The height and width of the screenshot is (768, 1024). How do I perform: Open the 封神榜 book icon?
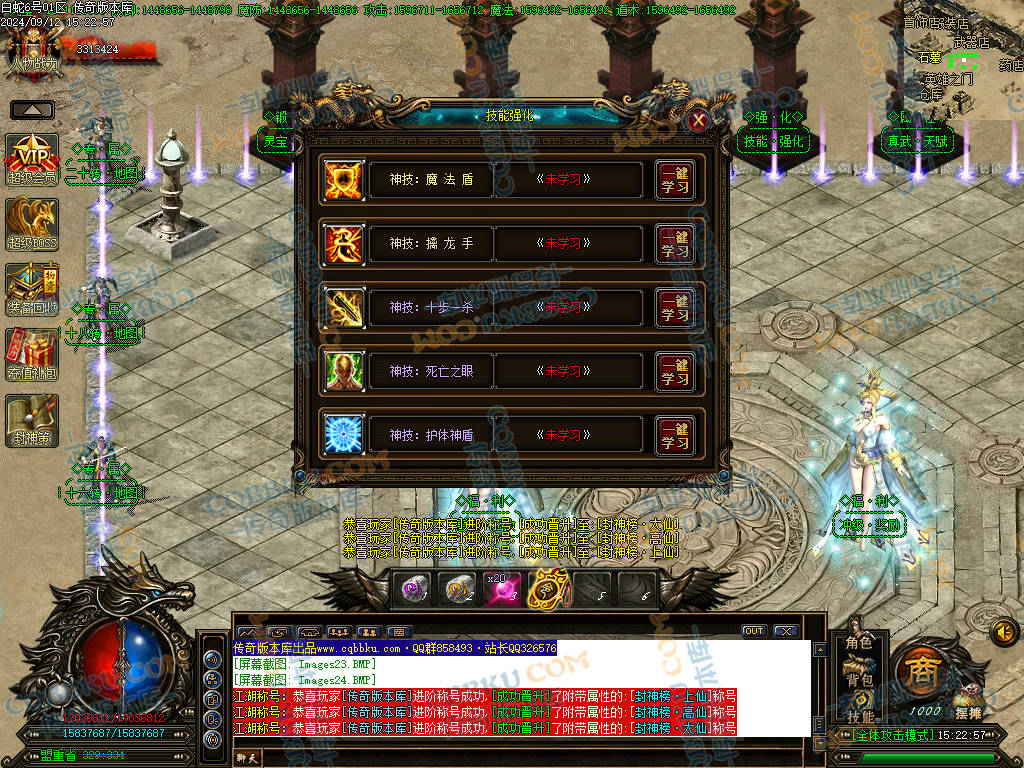33,419
